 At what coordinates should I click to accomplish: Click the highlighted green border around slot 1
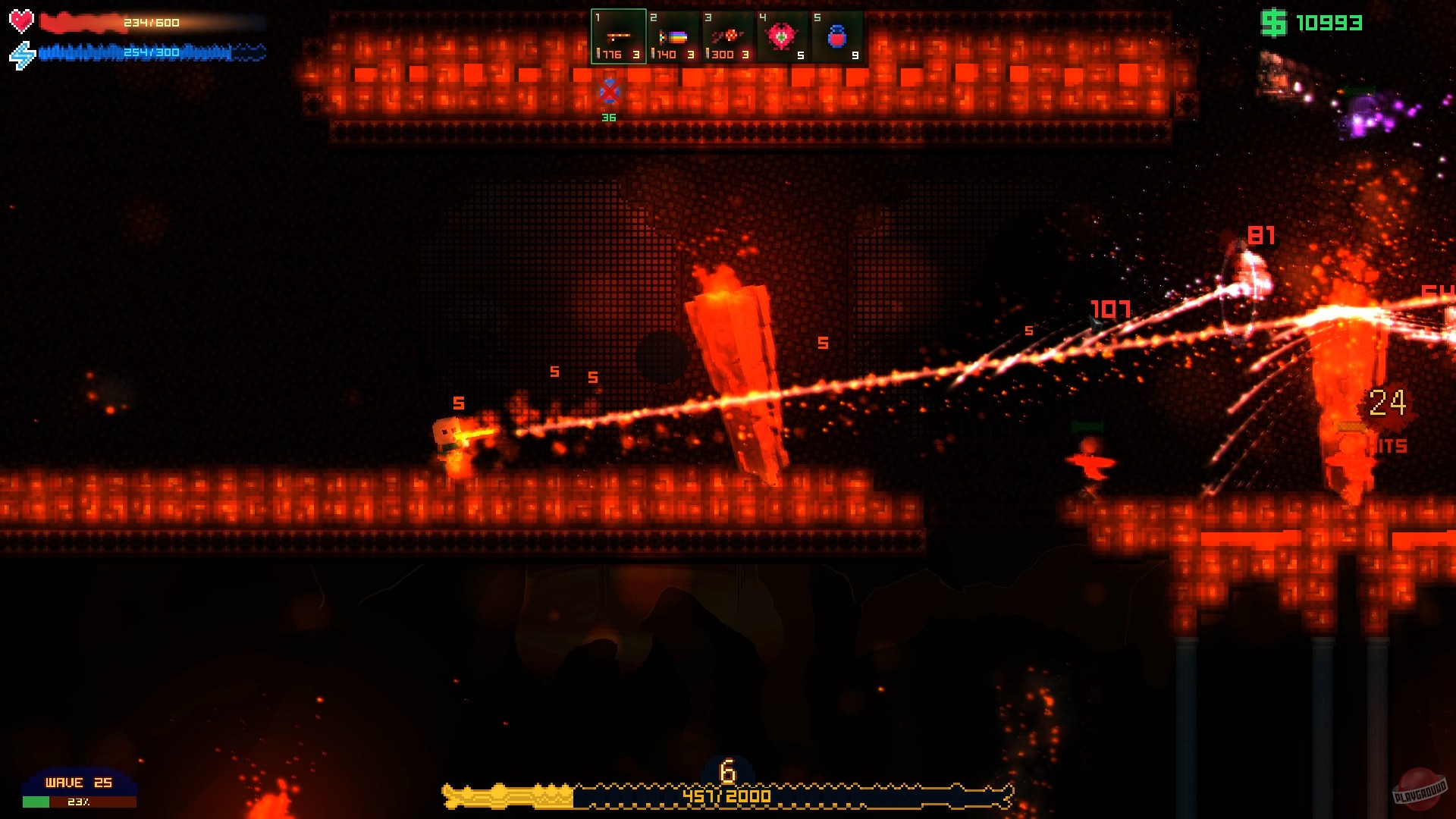618,11
